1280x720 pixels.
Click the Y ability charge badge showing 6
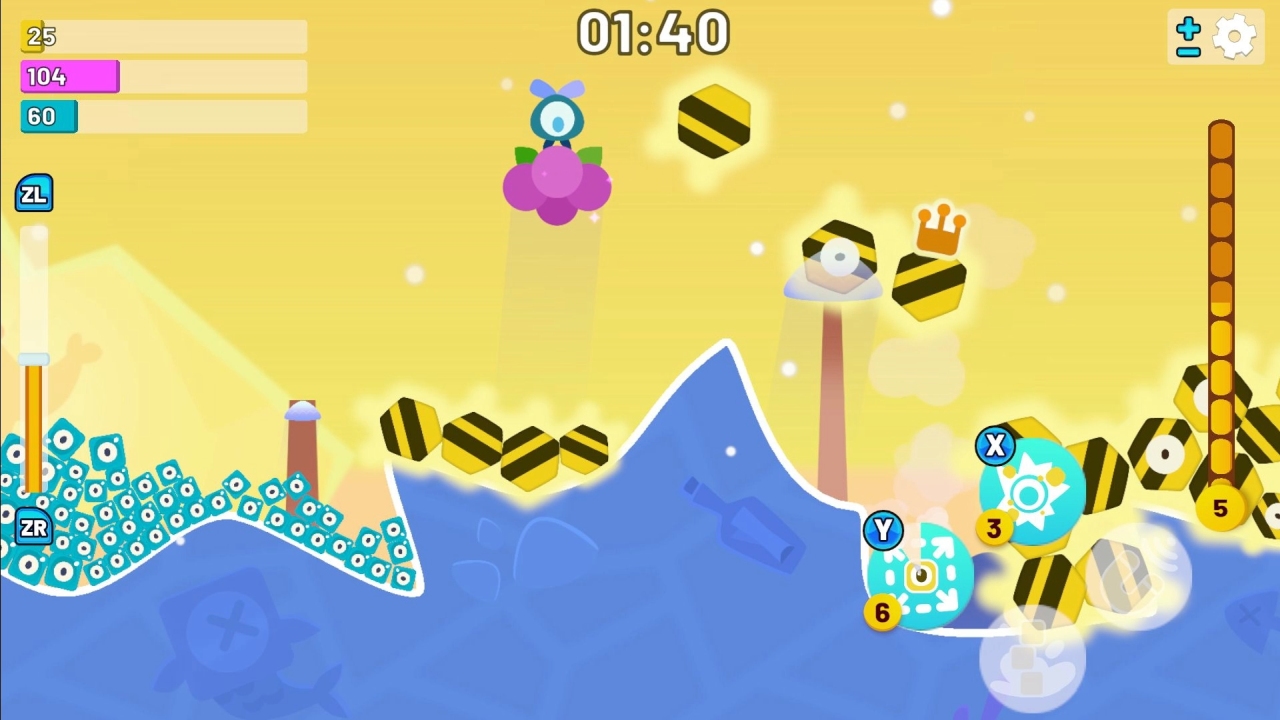[x=882, y=613]
